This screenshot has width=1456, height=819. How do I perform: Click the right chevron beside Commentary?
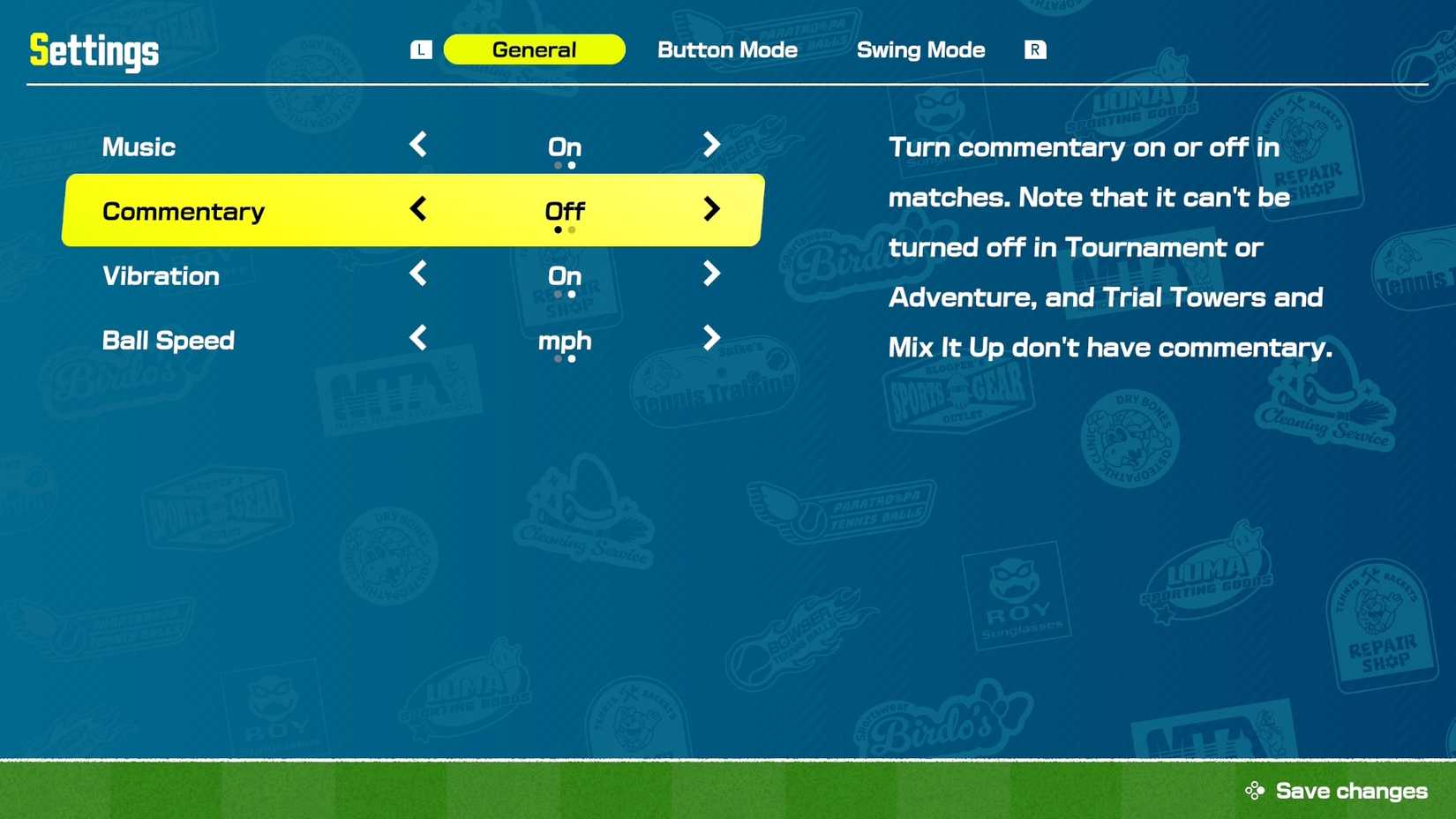711,210
